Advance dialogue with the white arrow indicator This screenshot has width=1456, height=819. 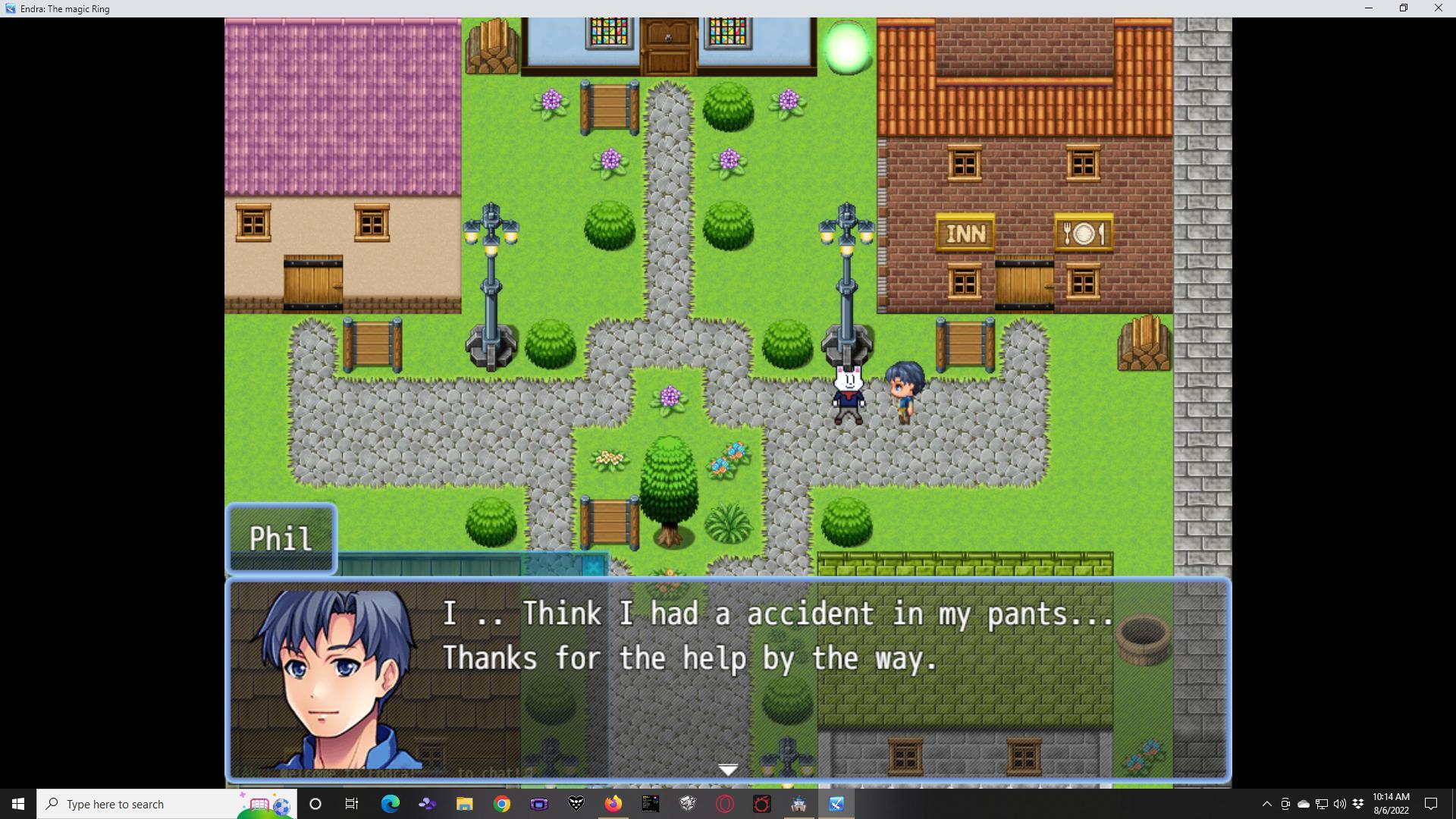pos(728,770)
